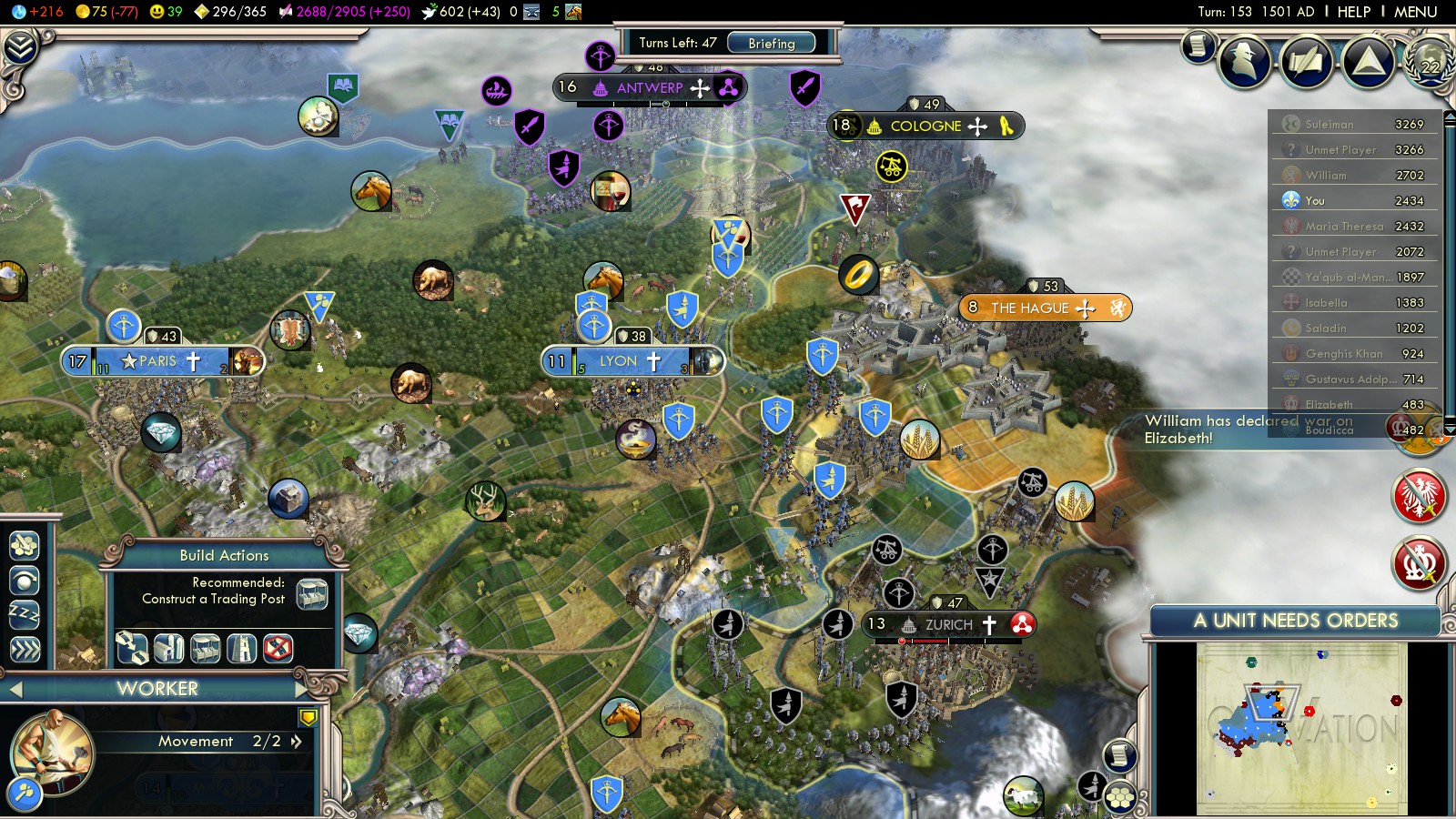Build a farm with the silo icon
1456x819 pixels.
(168, 648)
